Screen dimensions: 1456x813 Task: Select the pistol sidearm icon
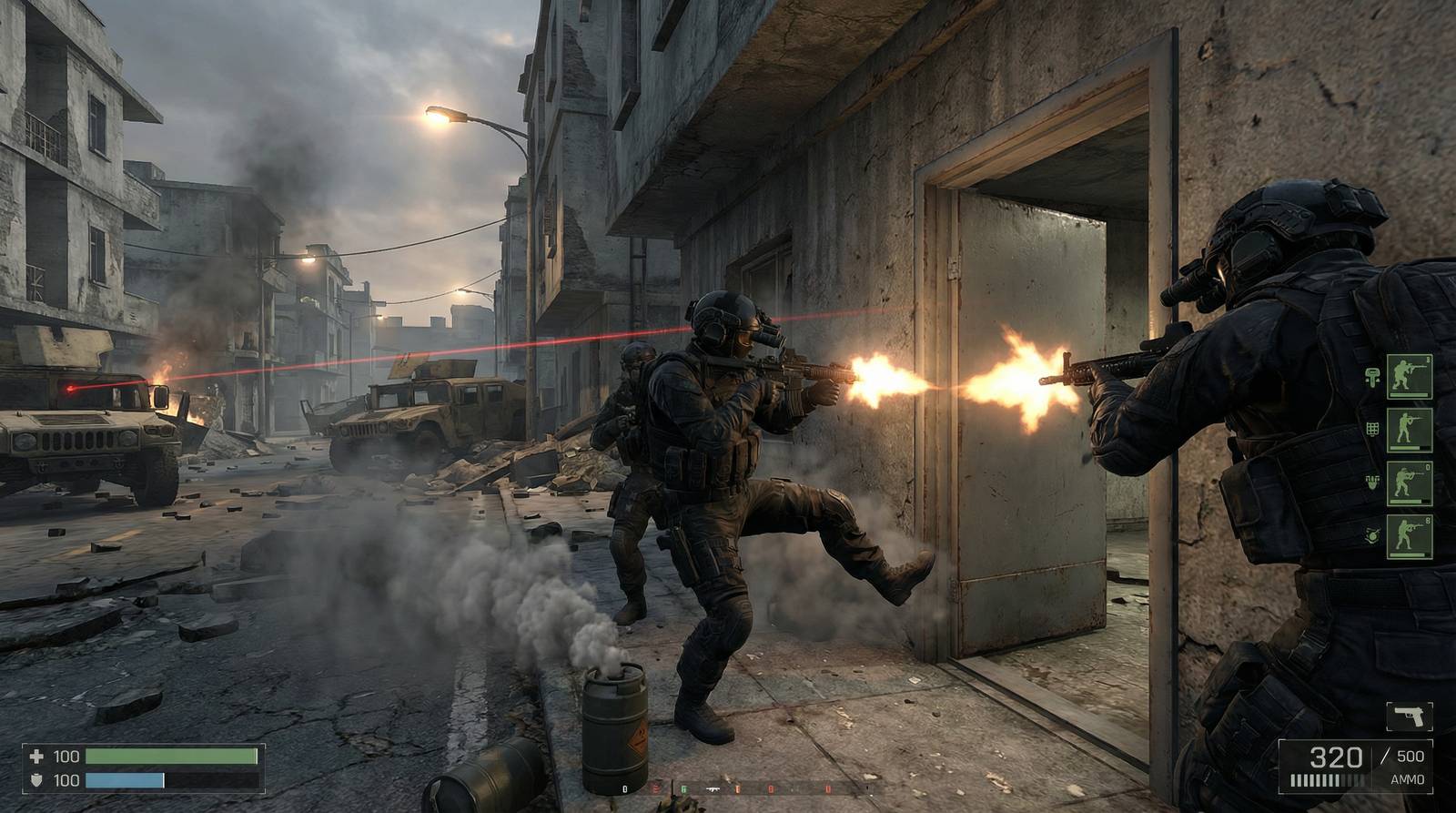tap(1410, 717)
